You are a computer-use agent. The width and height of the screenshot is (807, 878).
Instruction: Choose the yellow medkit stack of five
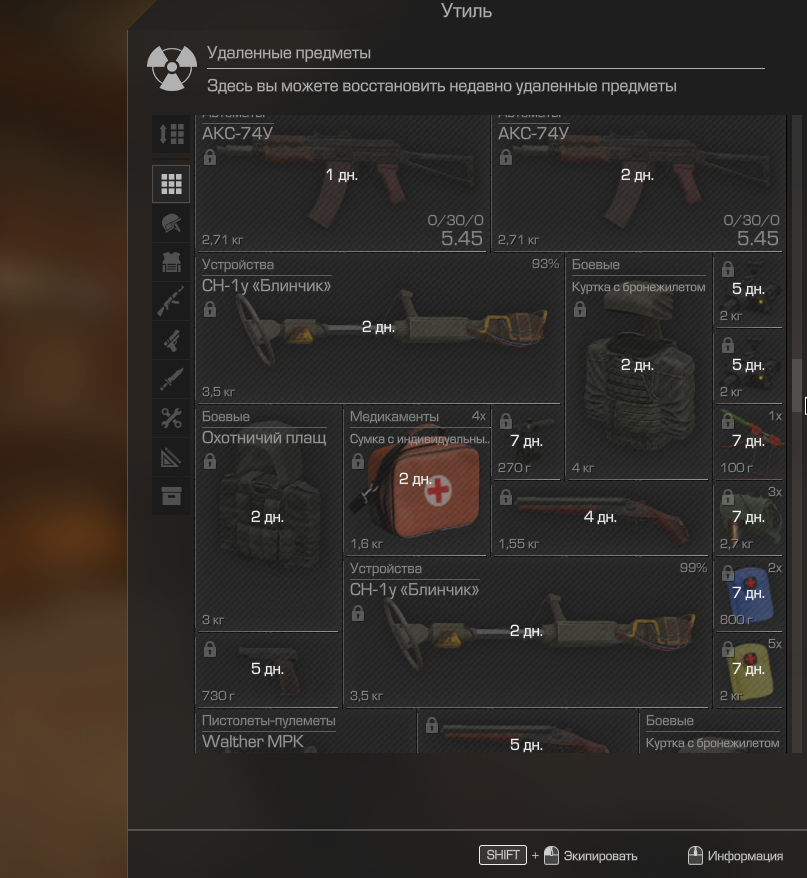click(x=748, y=669)
